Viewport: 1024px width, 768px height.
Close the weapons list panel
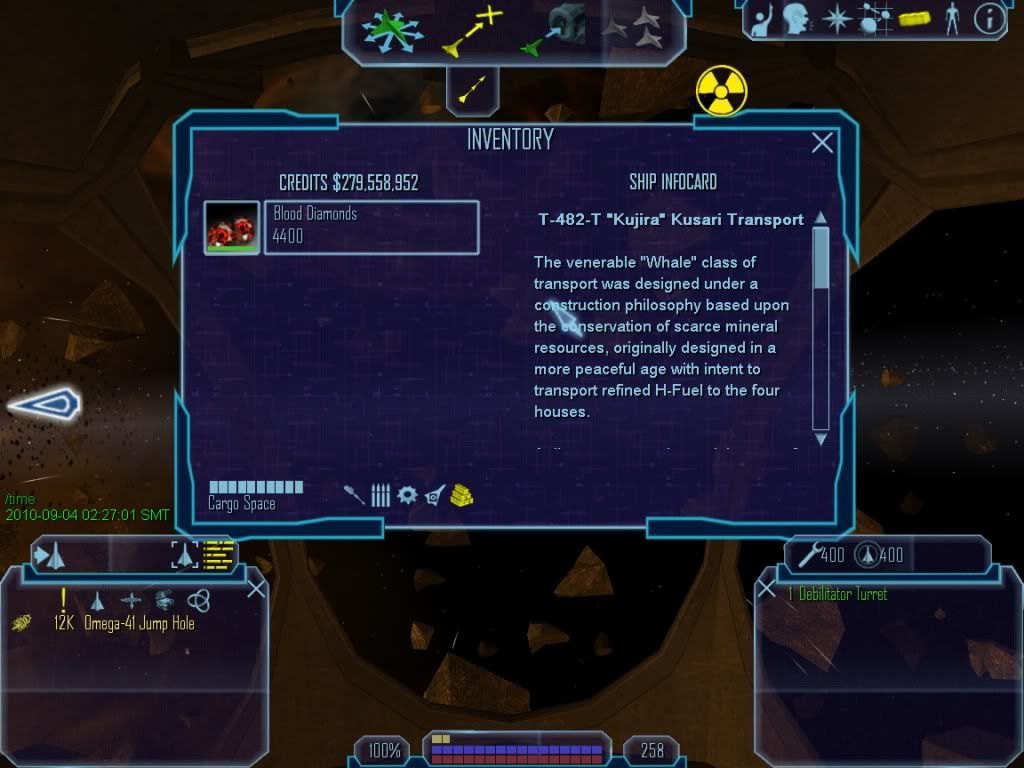pos(767,589)
